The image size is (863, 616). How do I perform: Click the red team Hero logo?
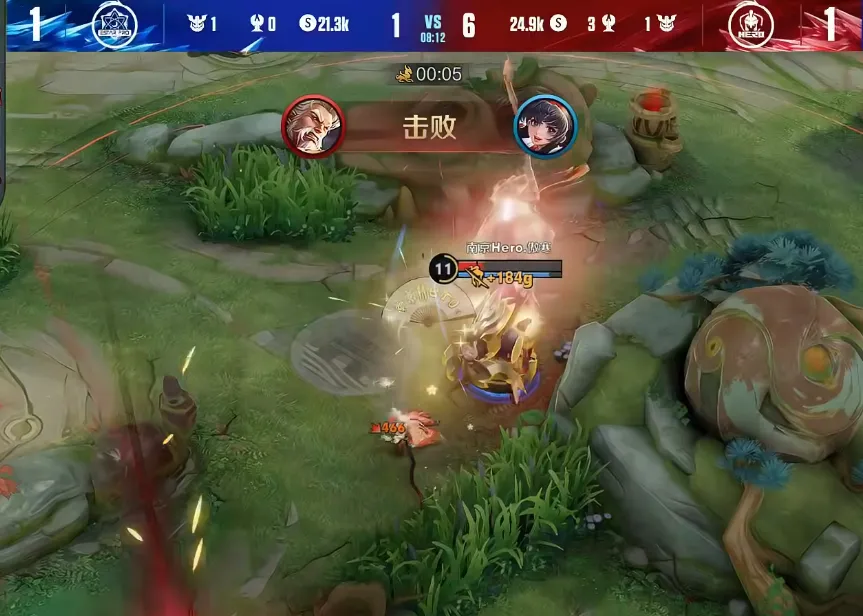click(x=758, y=24)
